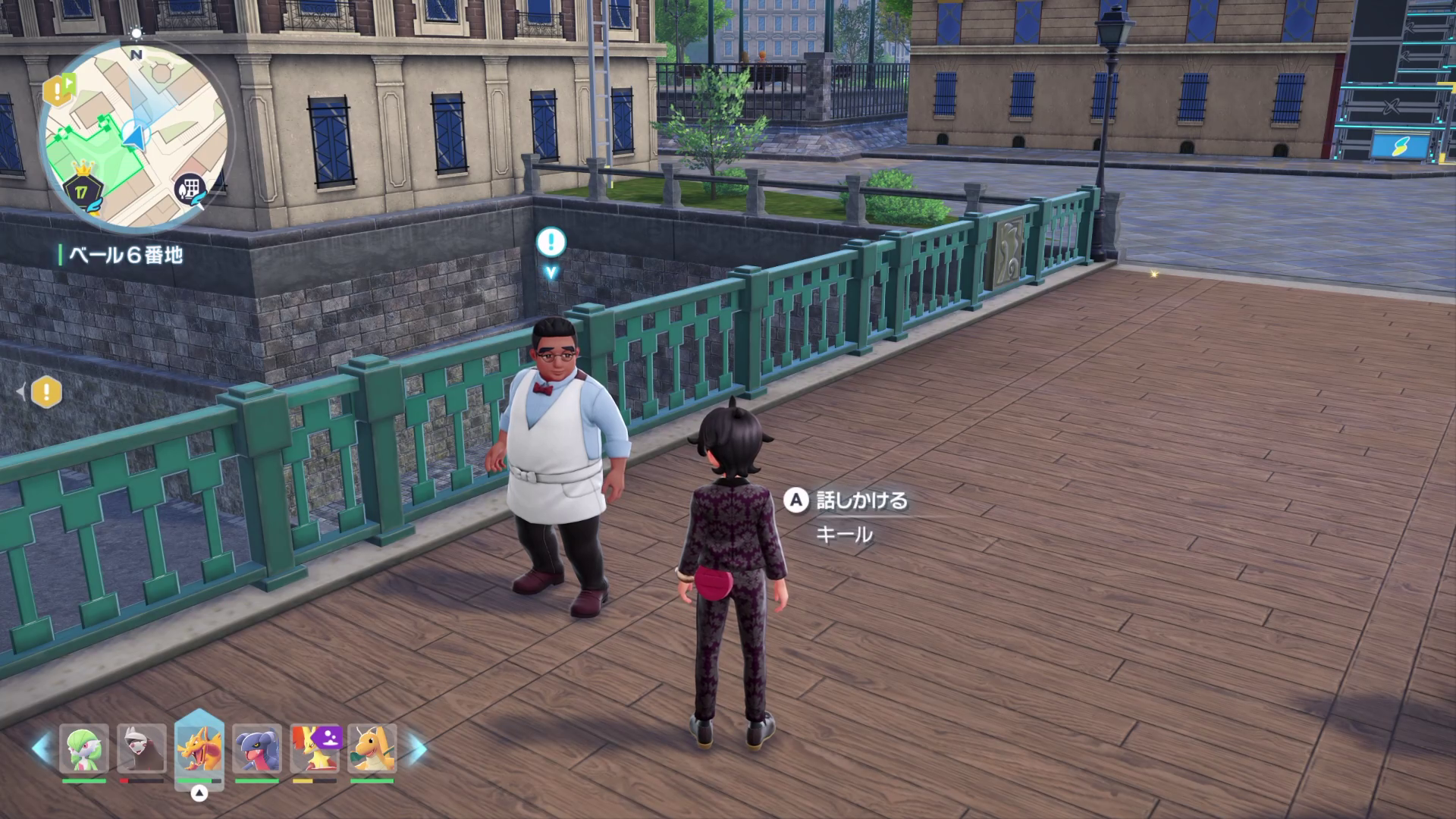This screenshot has height=819, width=1456.
Task: Choose the poisoned Delphox party slot
Action: (315, 749)
